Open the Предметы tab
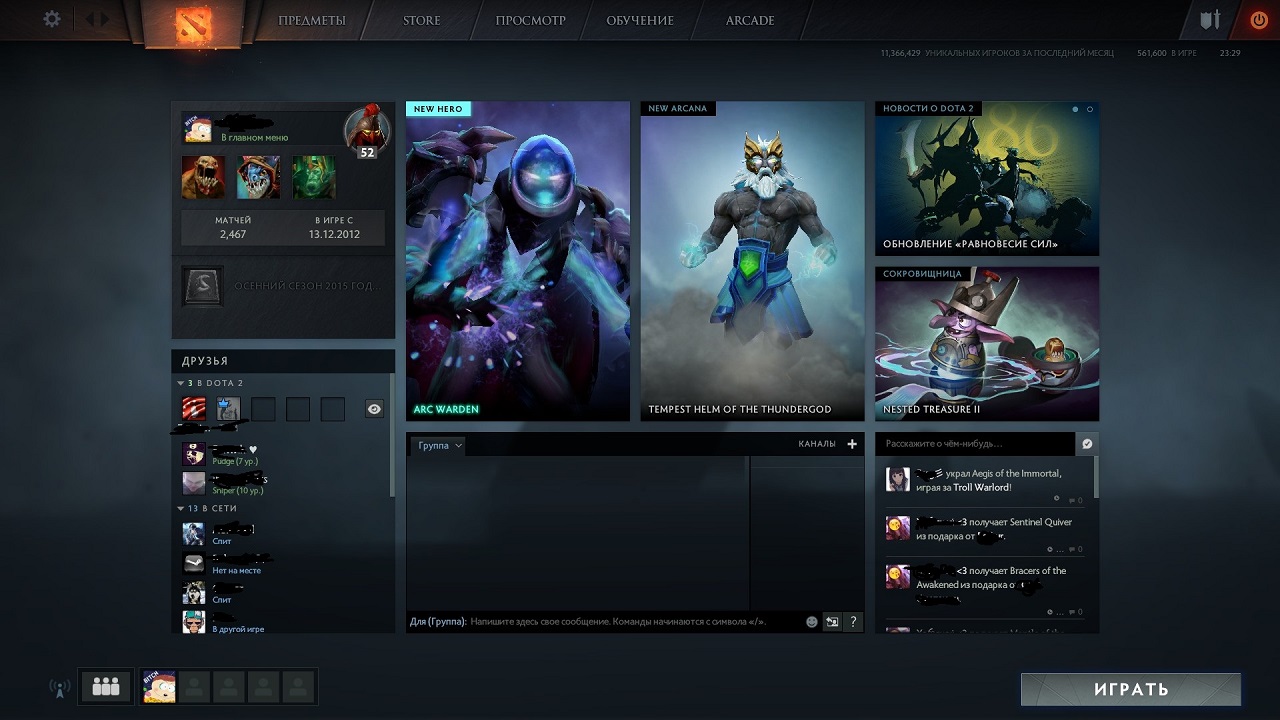Viewport: 1280px width, 720px height. (312, 21)
